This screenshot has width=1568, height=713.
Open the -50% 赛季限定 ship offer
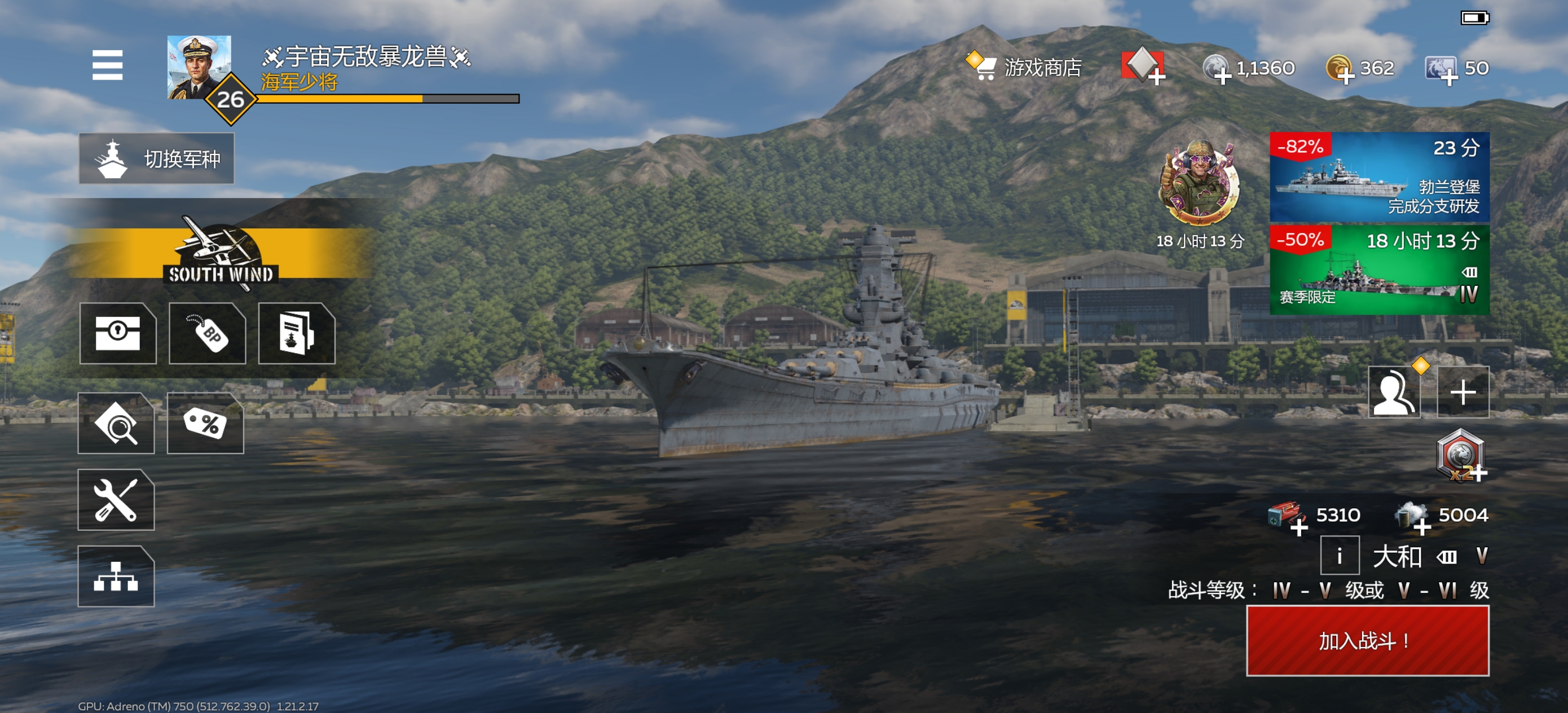1378,270
